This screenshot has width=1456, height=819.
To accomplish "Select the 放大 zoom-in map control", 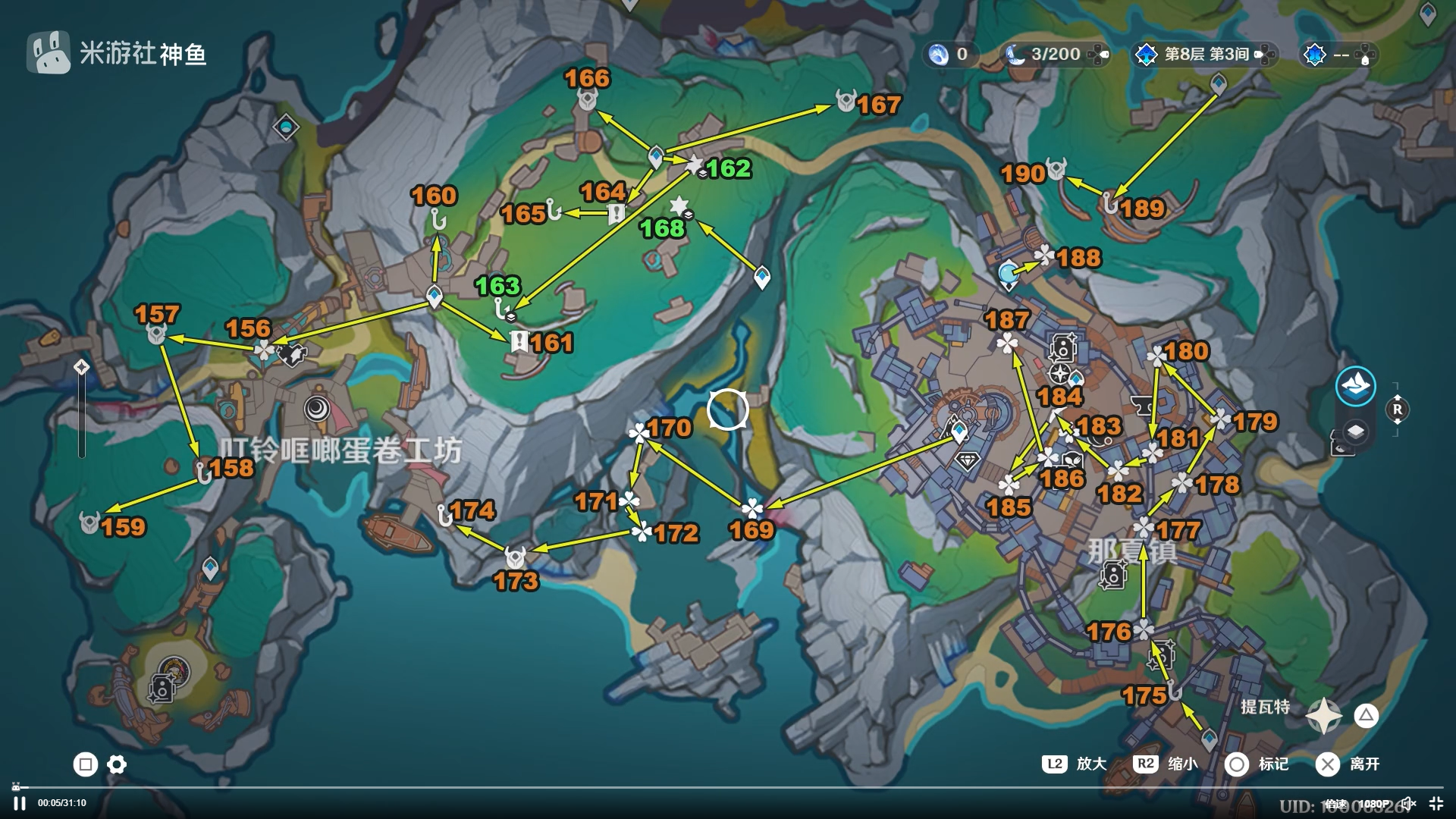I will pyautogui.click(x=1075, y=764).
